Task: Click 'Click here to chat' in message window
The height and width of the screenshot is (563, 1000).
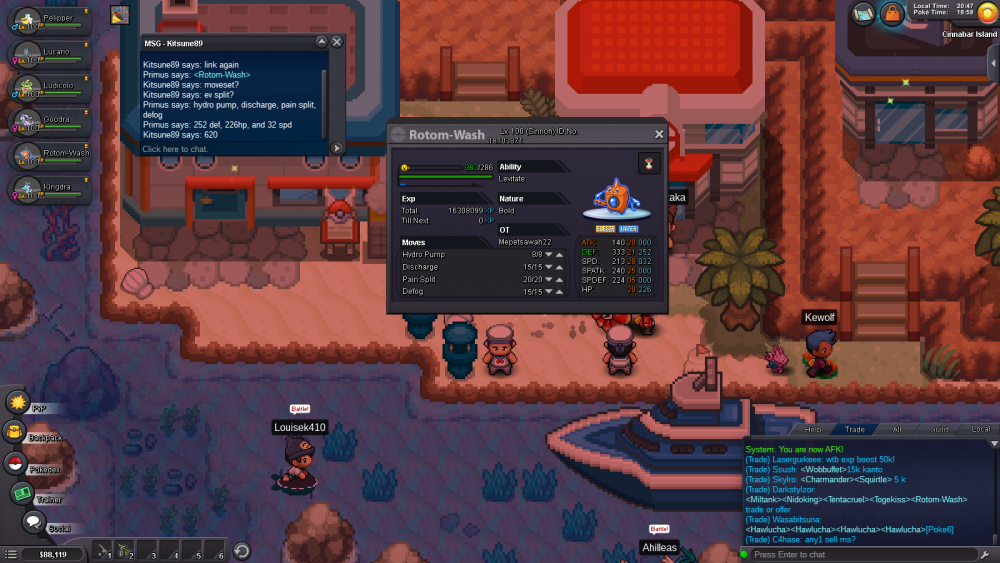Action: click(x=175, y=149)
